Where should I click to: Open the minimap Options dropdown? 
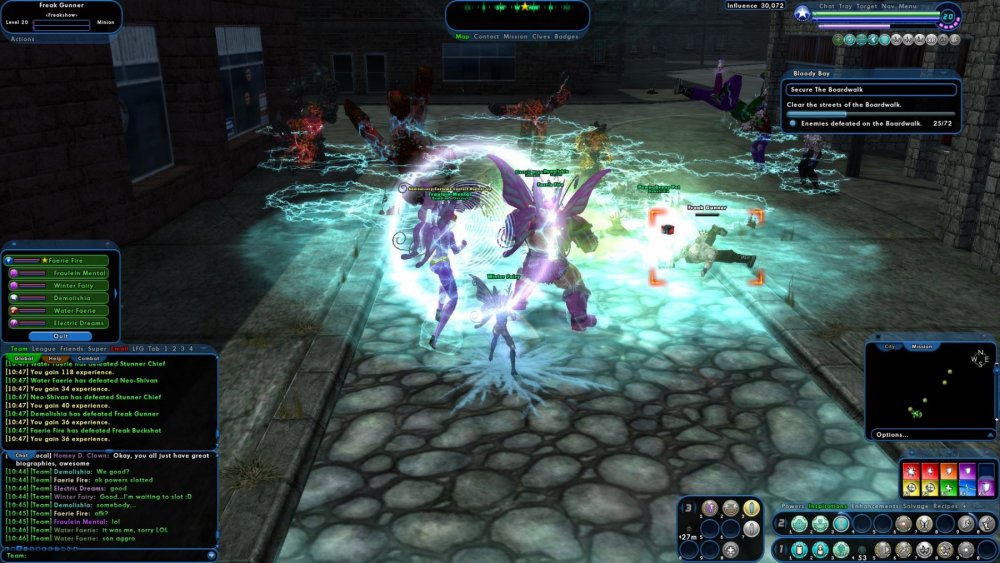click(895, 435)
